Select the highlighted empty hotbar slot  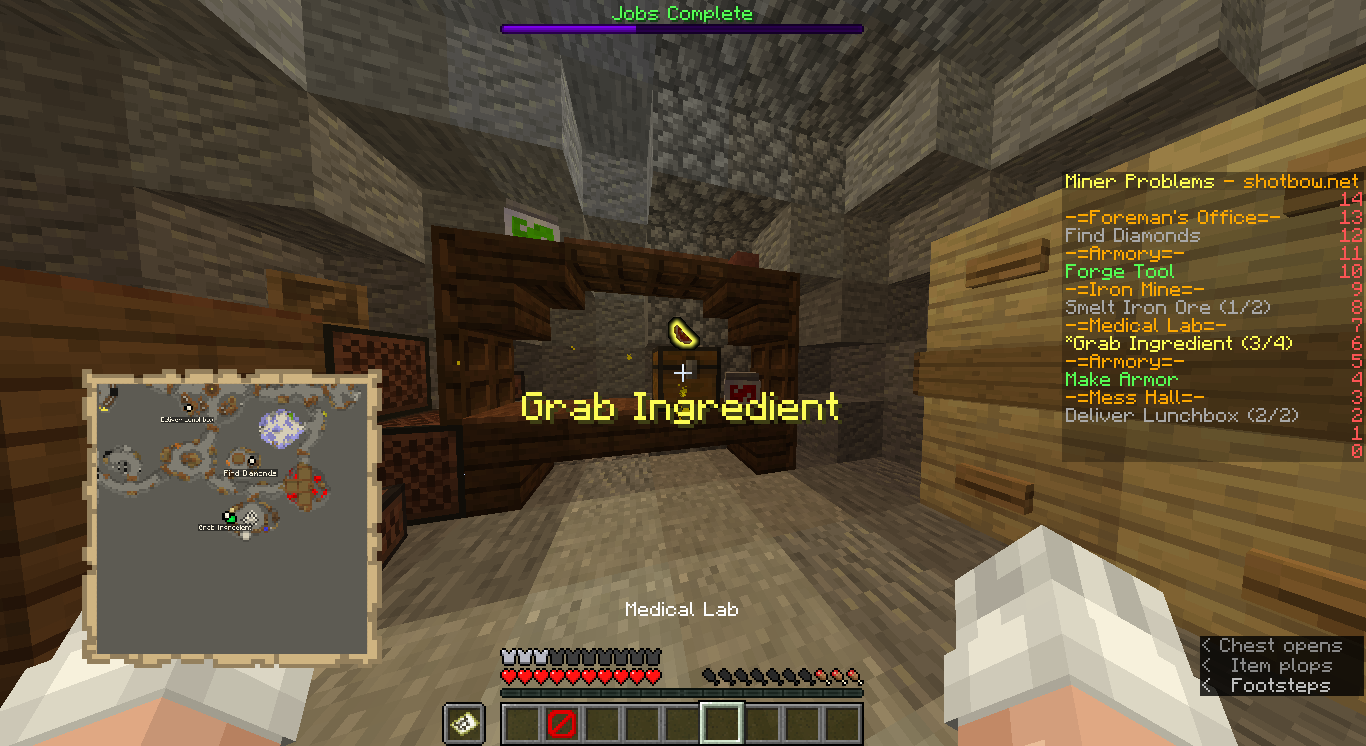coord(721,723)
